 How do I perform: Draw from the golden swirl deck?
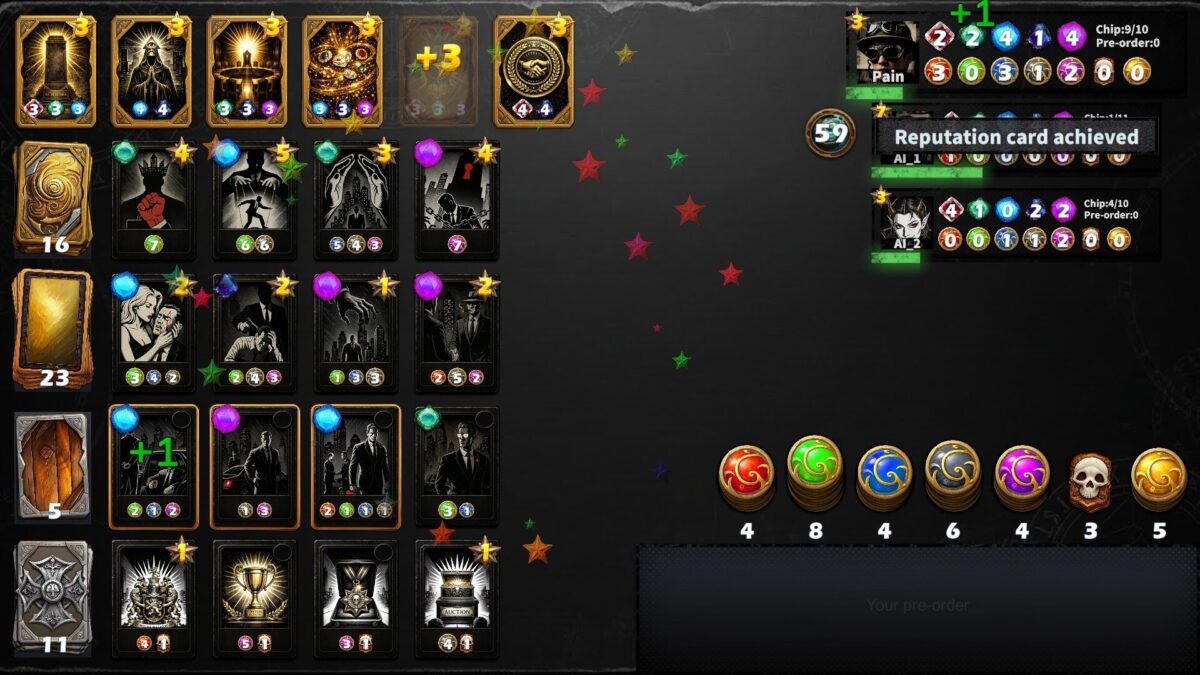53,197
